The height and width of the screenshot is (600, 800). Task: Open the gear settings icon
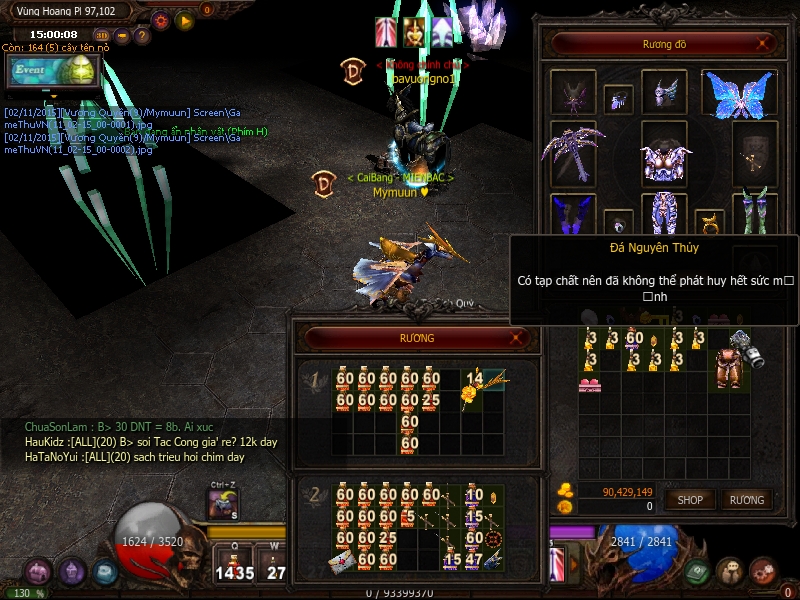click(x=161, y=19)
